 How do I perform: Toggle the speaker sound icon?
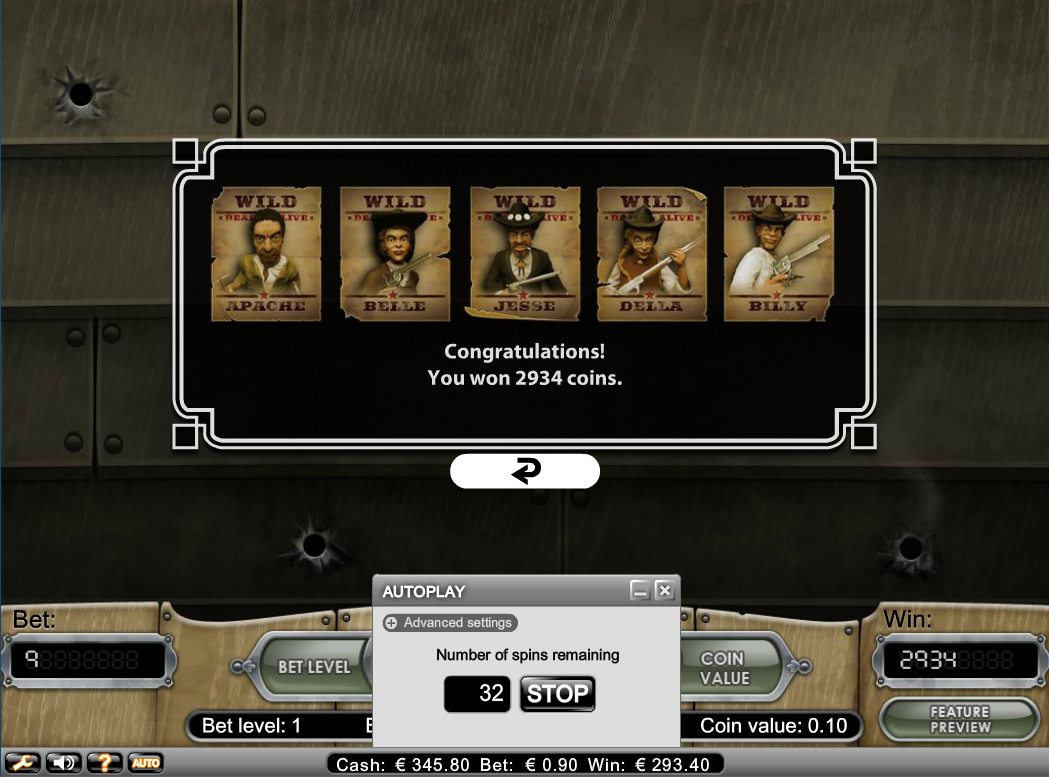click(x=63, y=763)
